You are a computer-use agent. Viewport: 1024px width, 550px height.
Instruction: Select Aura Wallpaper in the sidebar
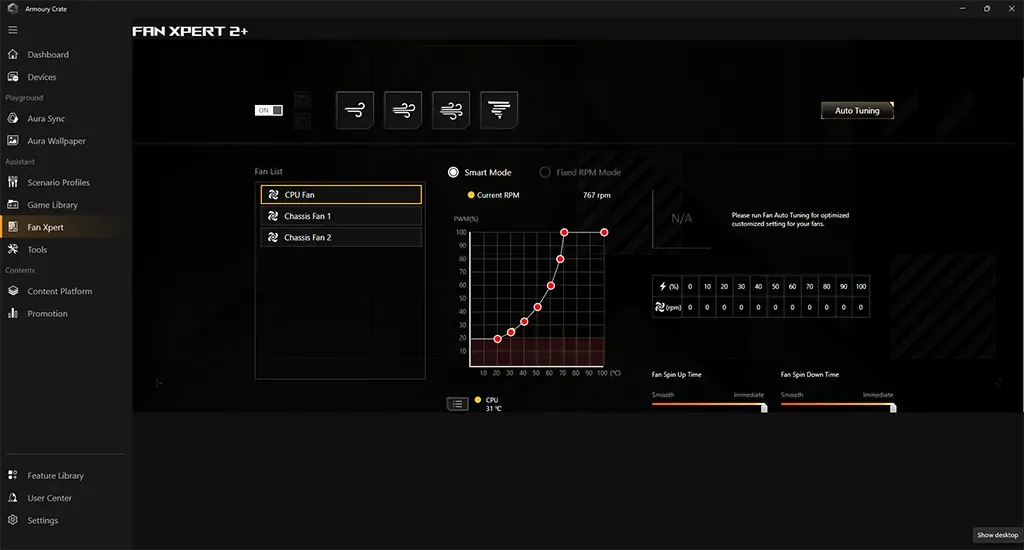(56, 141)
